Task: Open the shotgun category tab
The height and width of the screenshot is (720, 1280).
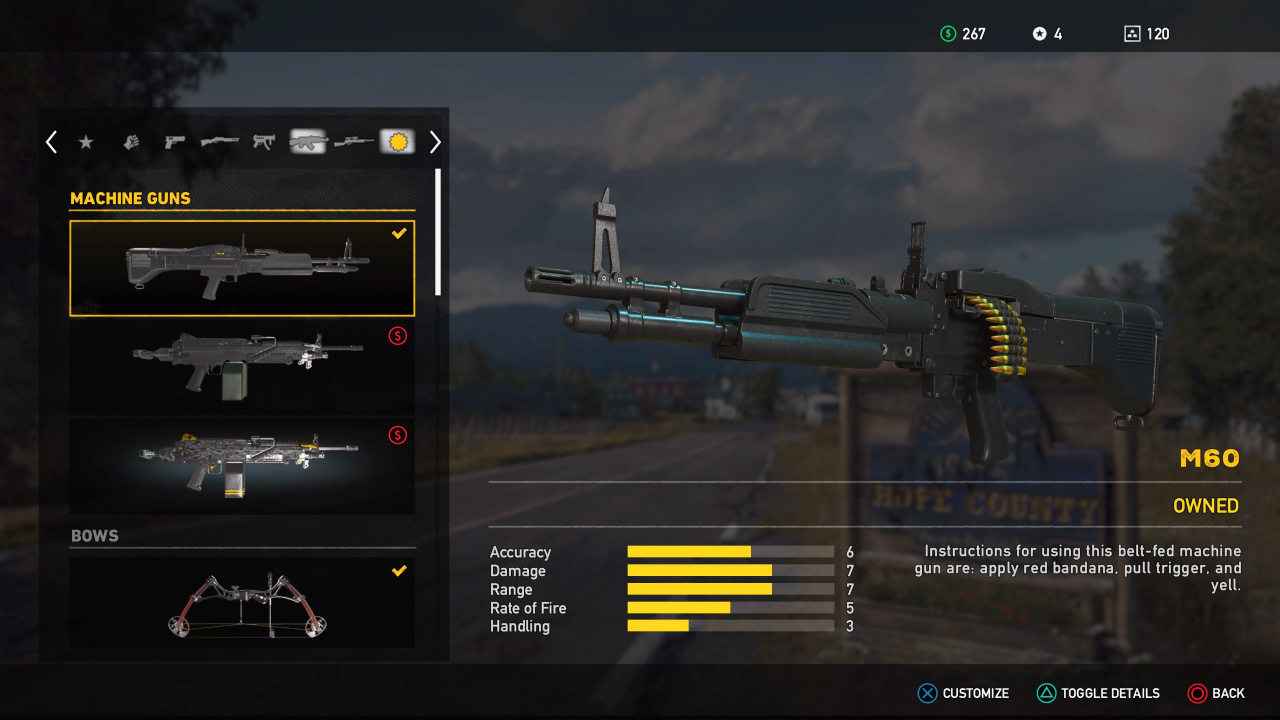Action: (220, 143)
